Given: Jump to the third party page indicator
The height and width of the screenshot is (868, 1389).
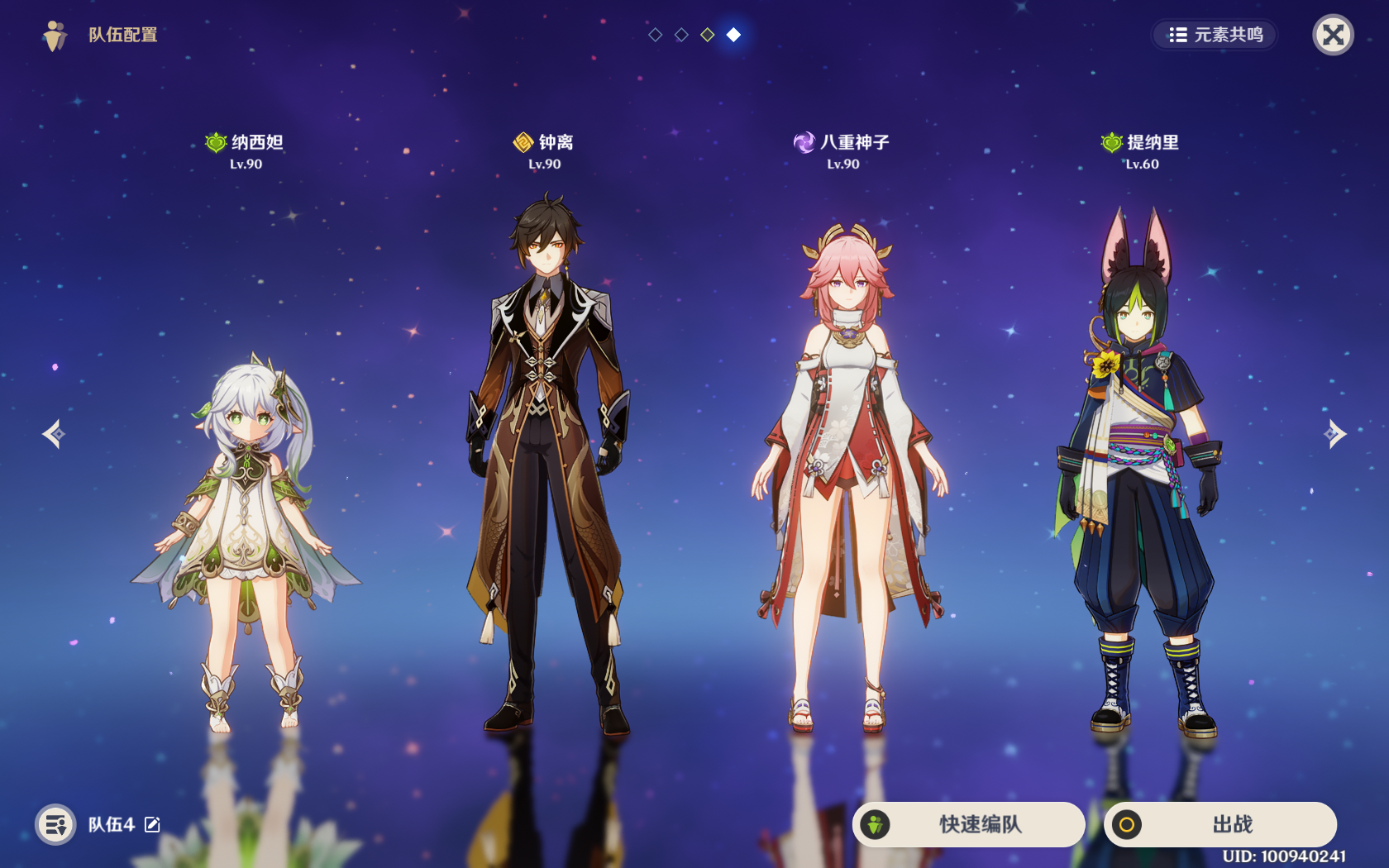Looking at the screenshot, I should tap(708, 35).
